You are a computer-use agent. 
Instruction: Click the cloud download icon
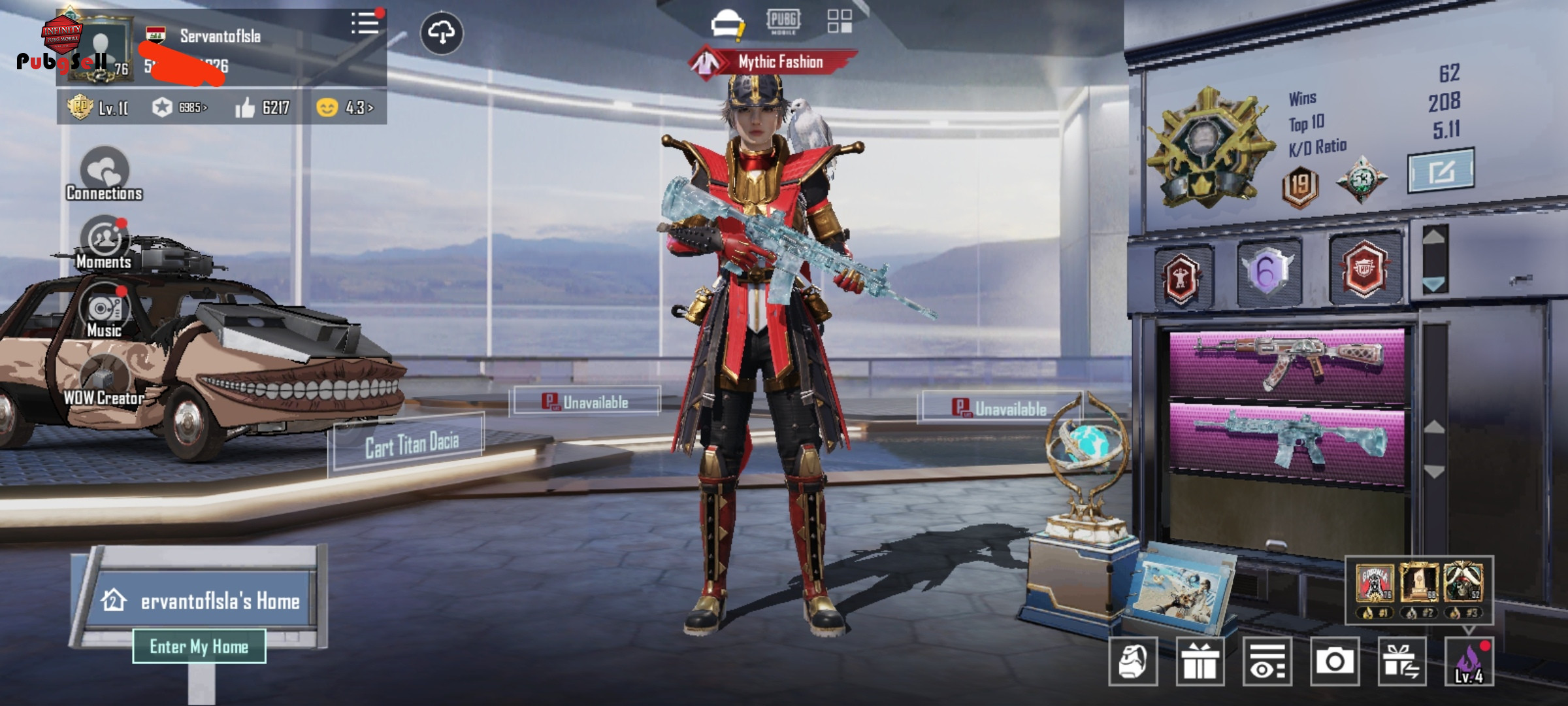pyautogui.click(x=442, y=33)
